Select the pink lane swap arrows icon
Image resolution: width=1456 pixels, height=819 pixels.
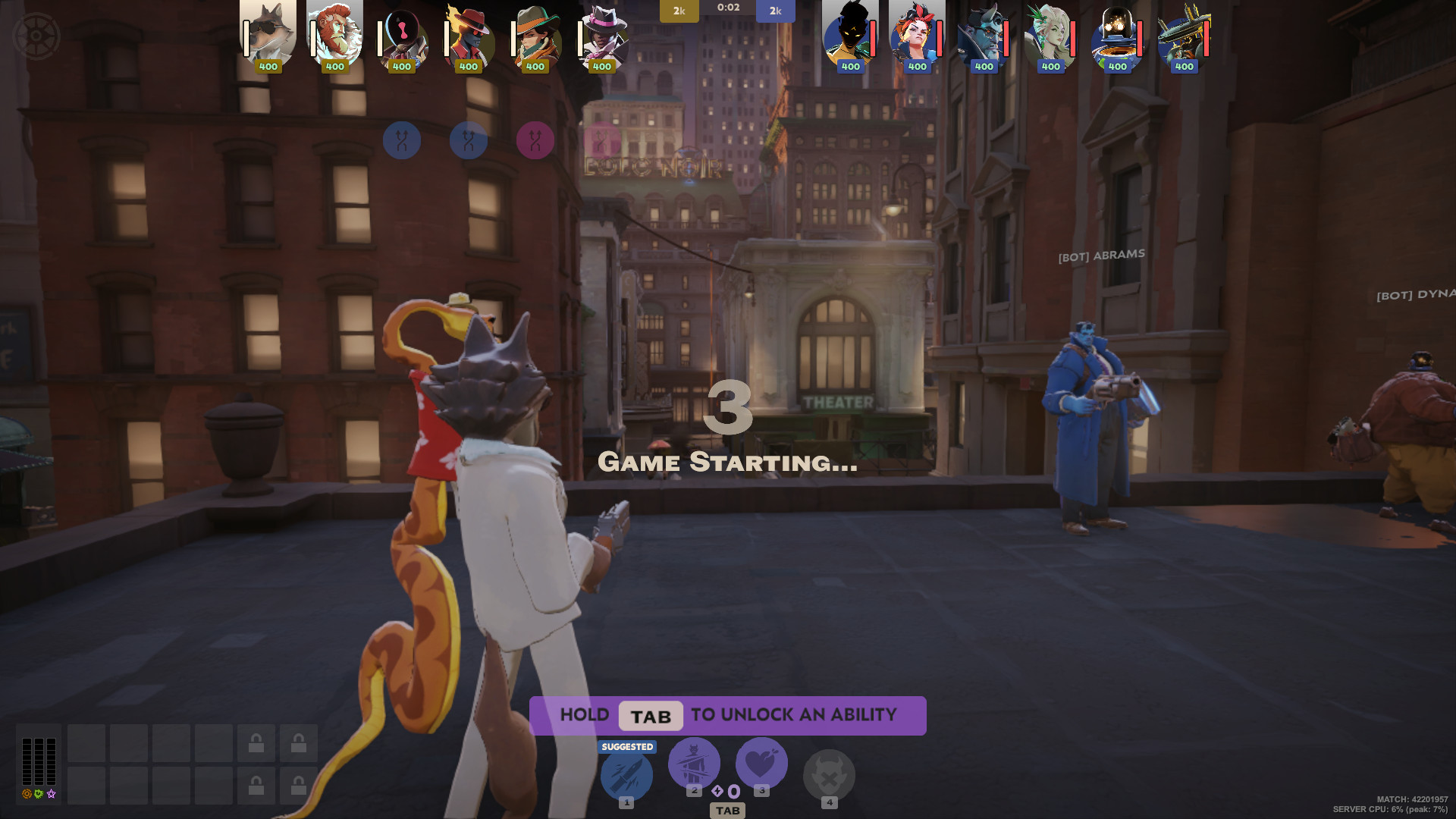pyautogui.click(x=535, y=140)
